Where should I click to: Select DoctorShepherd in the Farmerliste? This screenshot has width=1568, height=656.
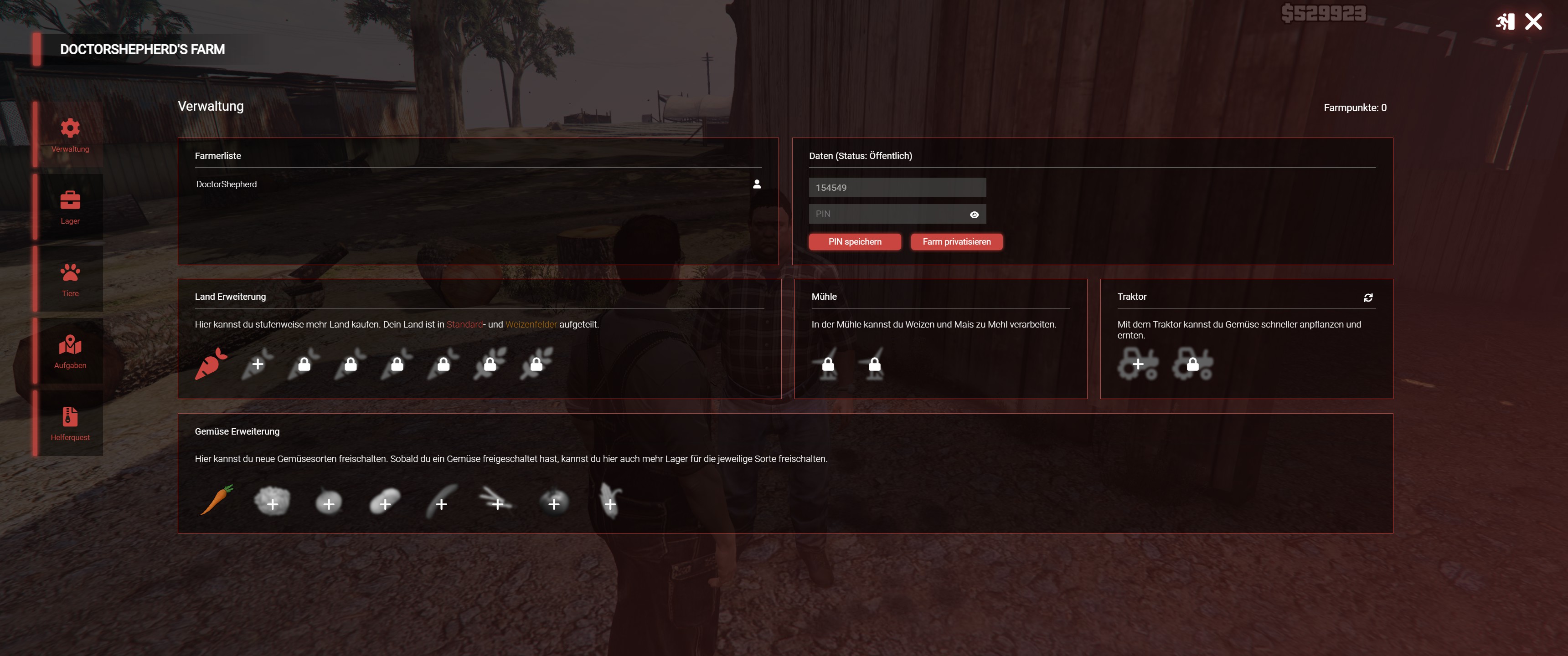(227, 184)
